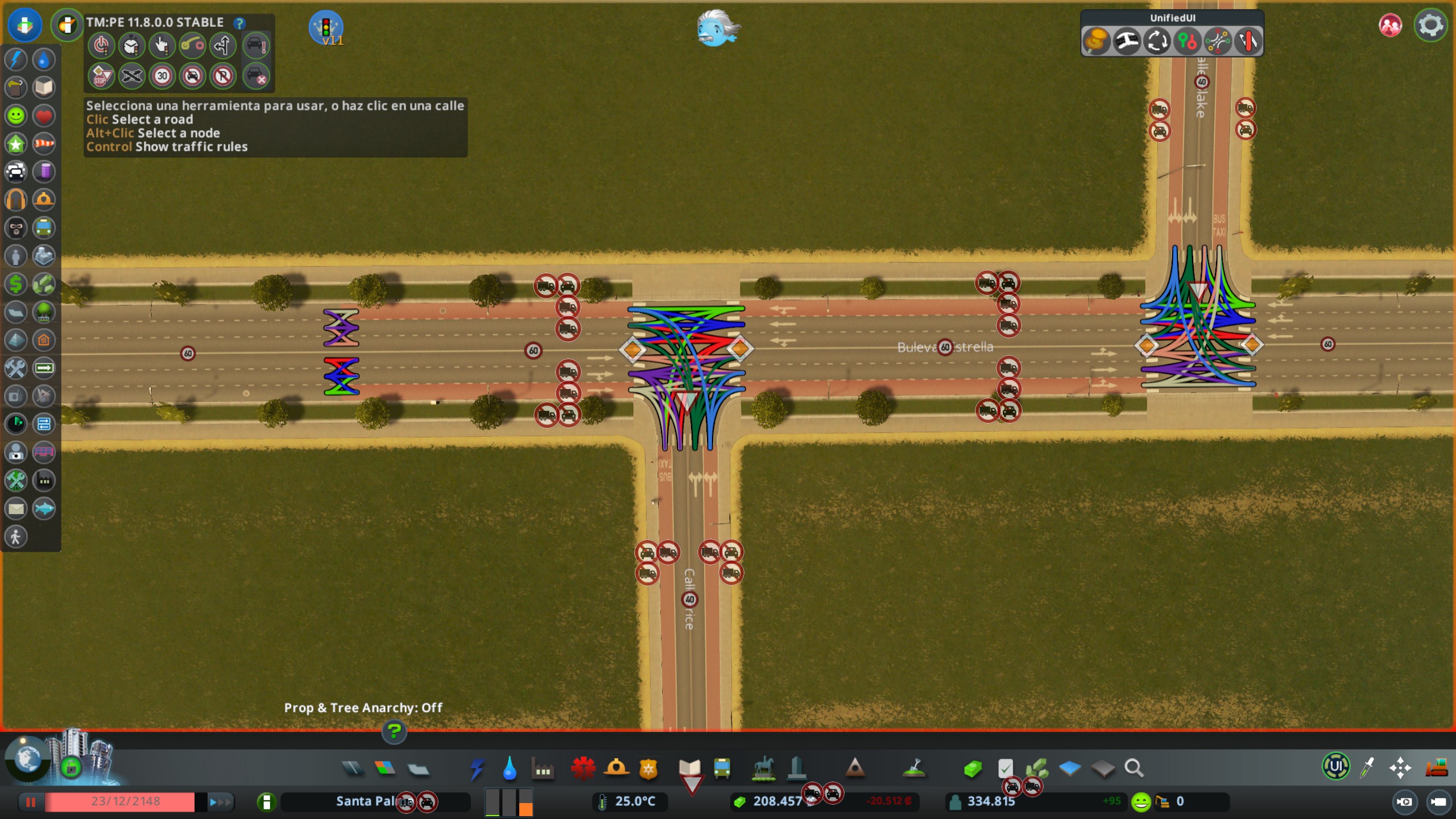Select the lane arrows tool
Viewport: 1456px width, 819px height.
(223, 45)
